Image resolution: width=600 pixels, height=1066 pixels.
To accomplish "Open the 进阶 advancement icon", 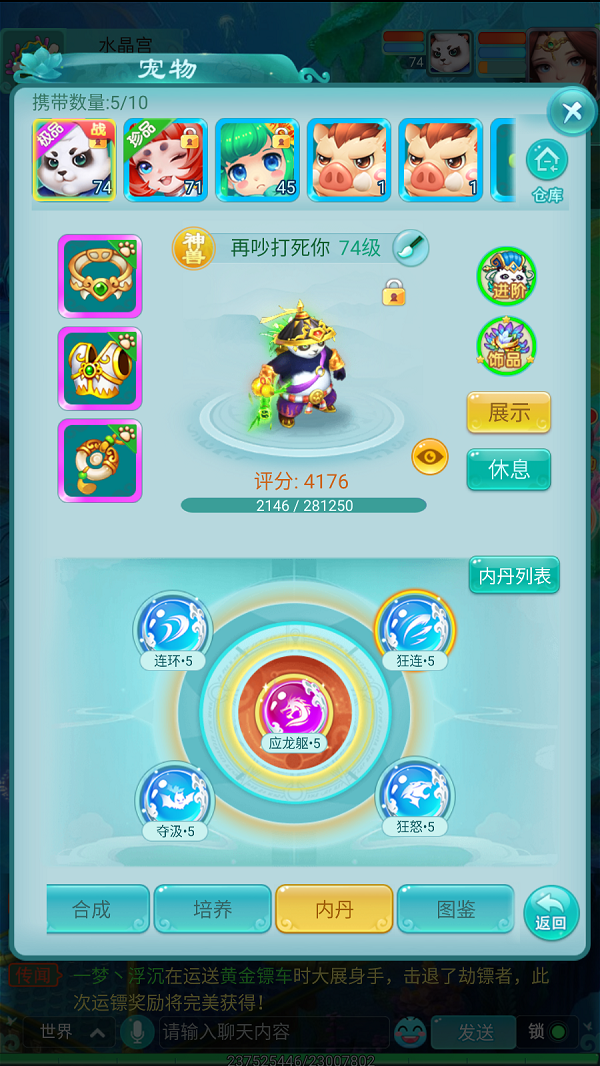I will (507, 276).
